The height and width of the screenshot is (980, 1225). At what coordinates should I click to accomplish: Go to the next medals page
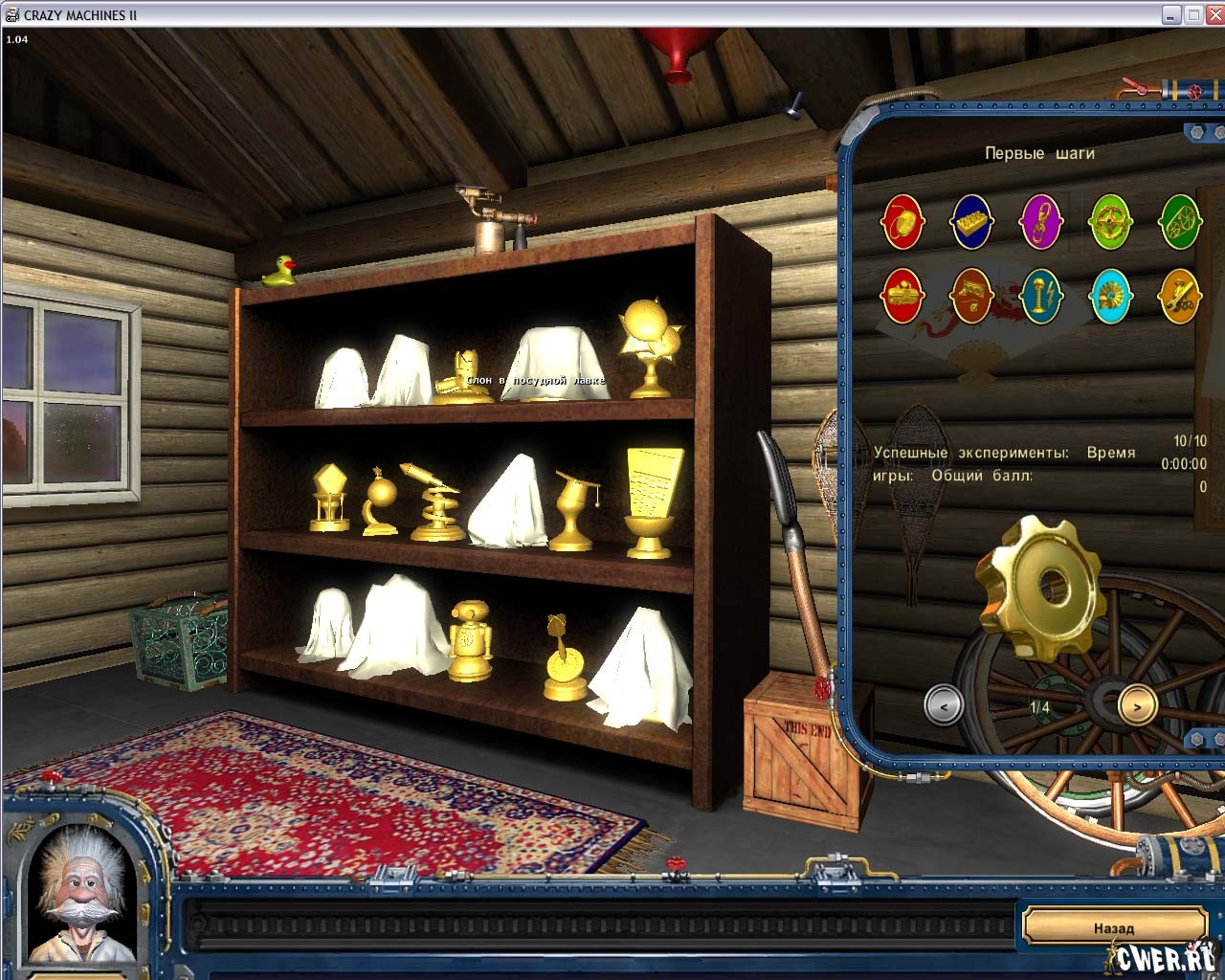pyautogui.click(x=1137, y=706)
